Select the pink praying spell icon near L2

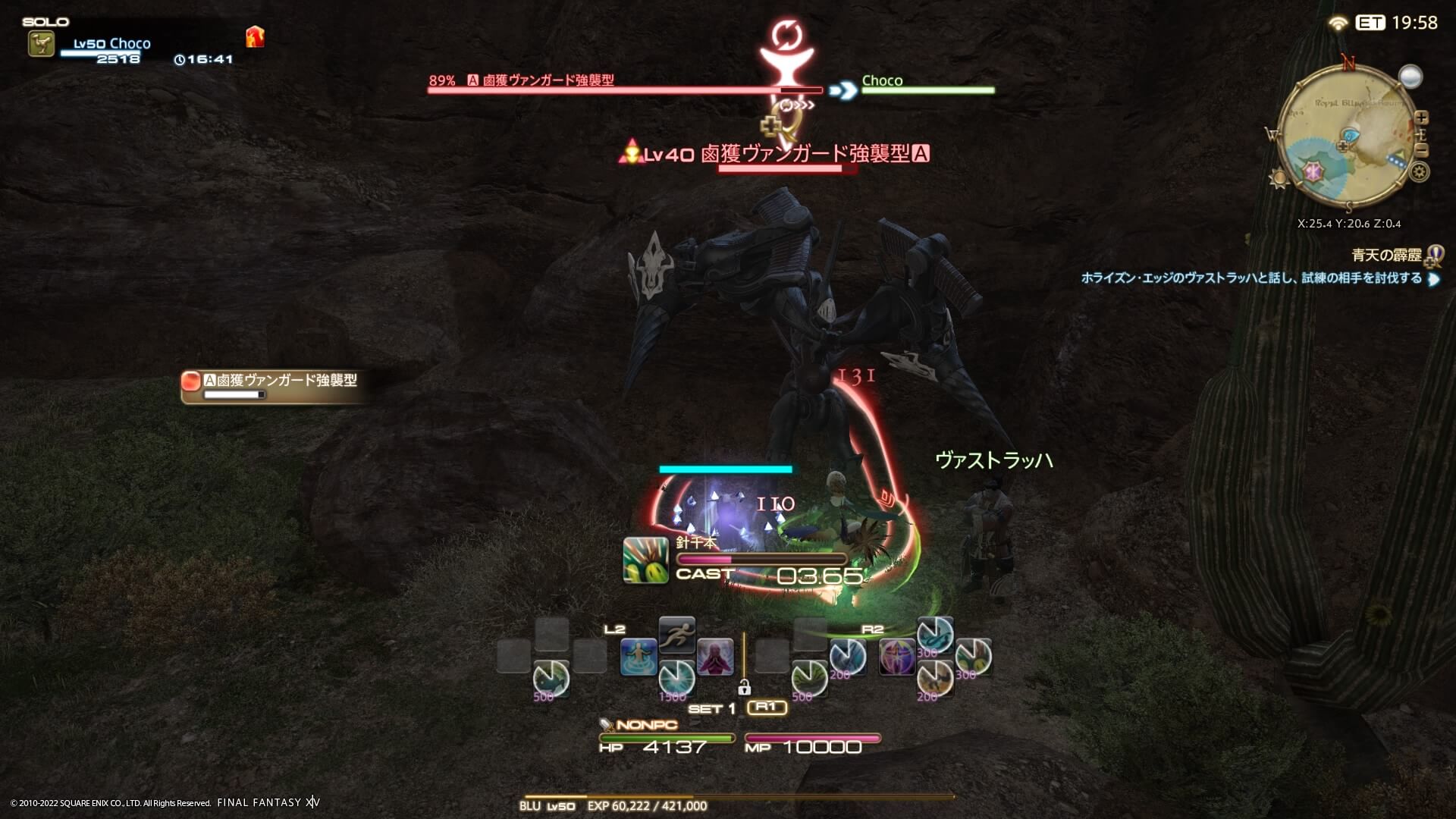pos(715,656)
